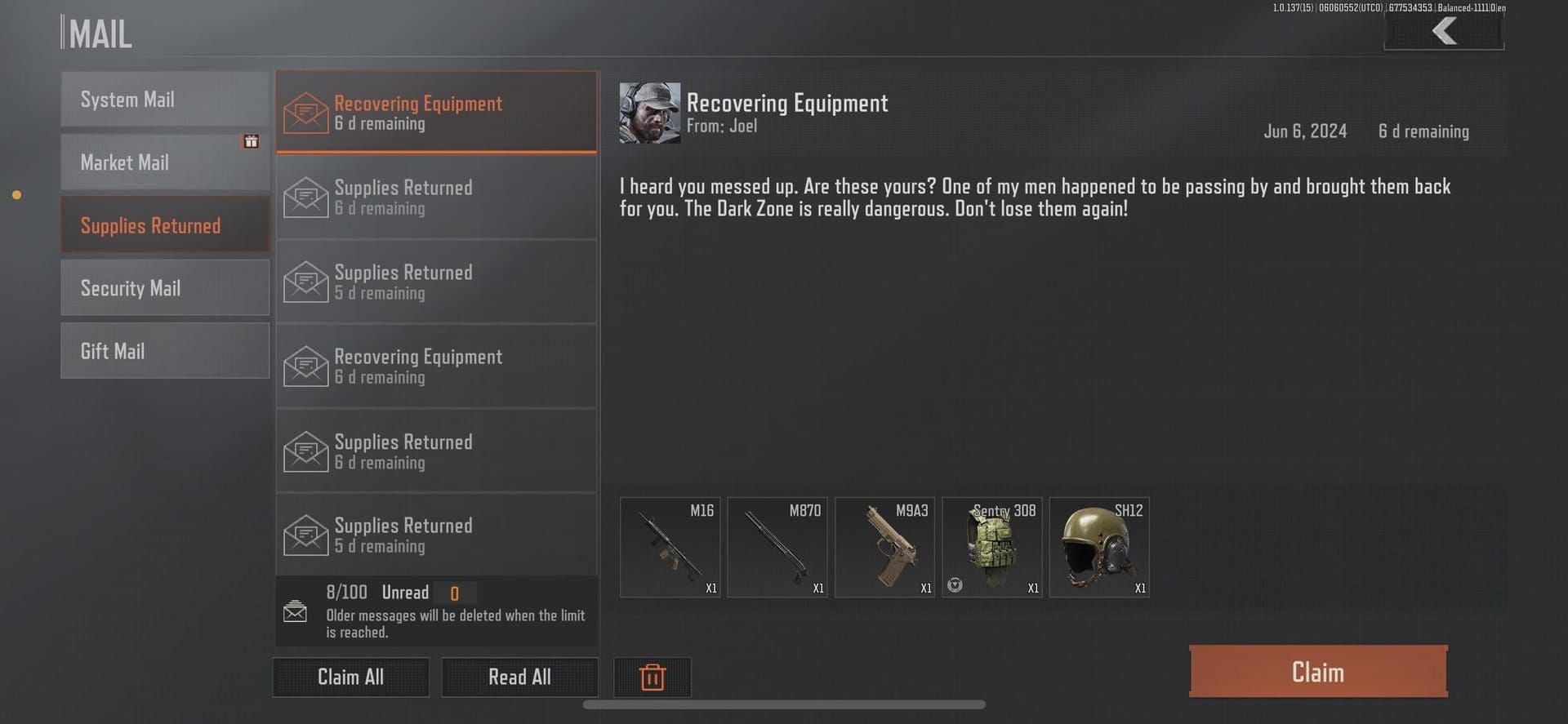This screenshot has height=724, width=1568.
Task: Inspect the Sentry 308 vest
Action: click(991, 548)
